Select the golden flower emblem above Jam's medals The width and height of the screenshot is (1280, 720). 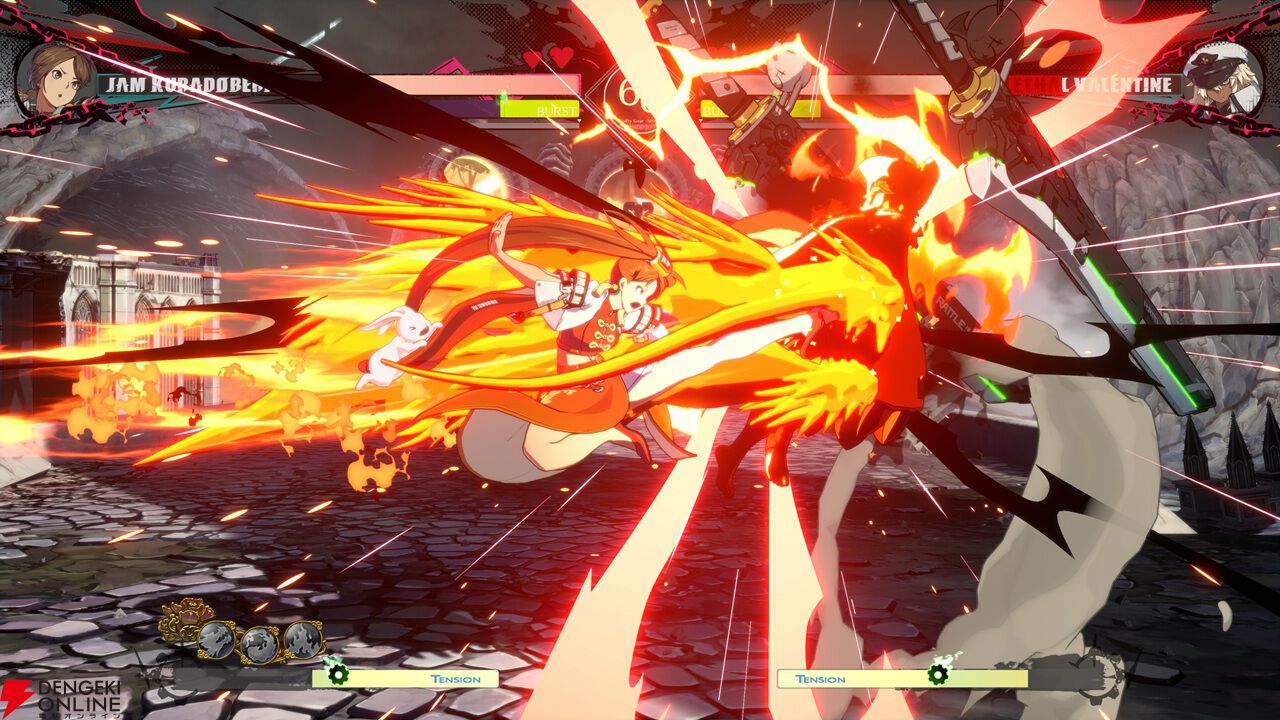[x=186, y=616]
